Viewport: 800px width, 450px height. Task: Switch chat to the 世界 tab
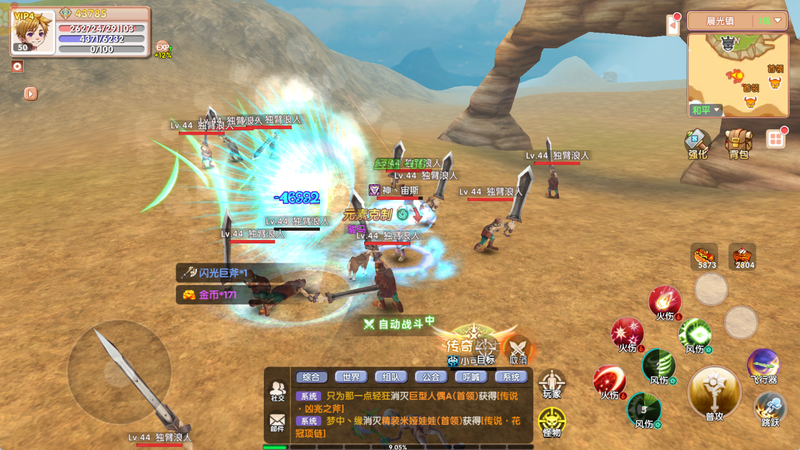tap(350, 377)
